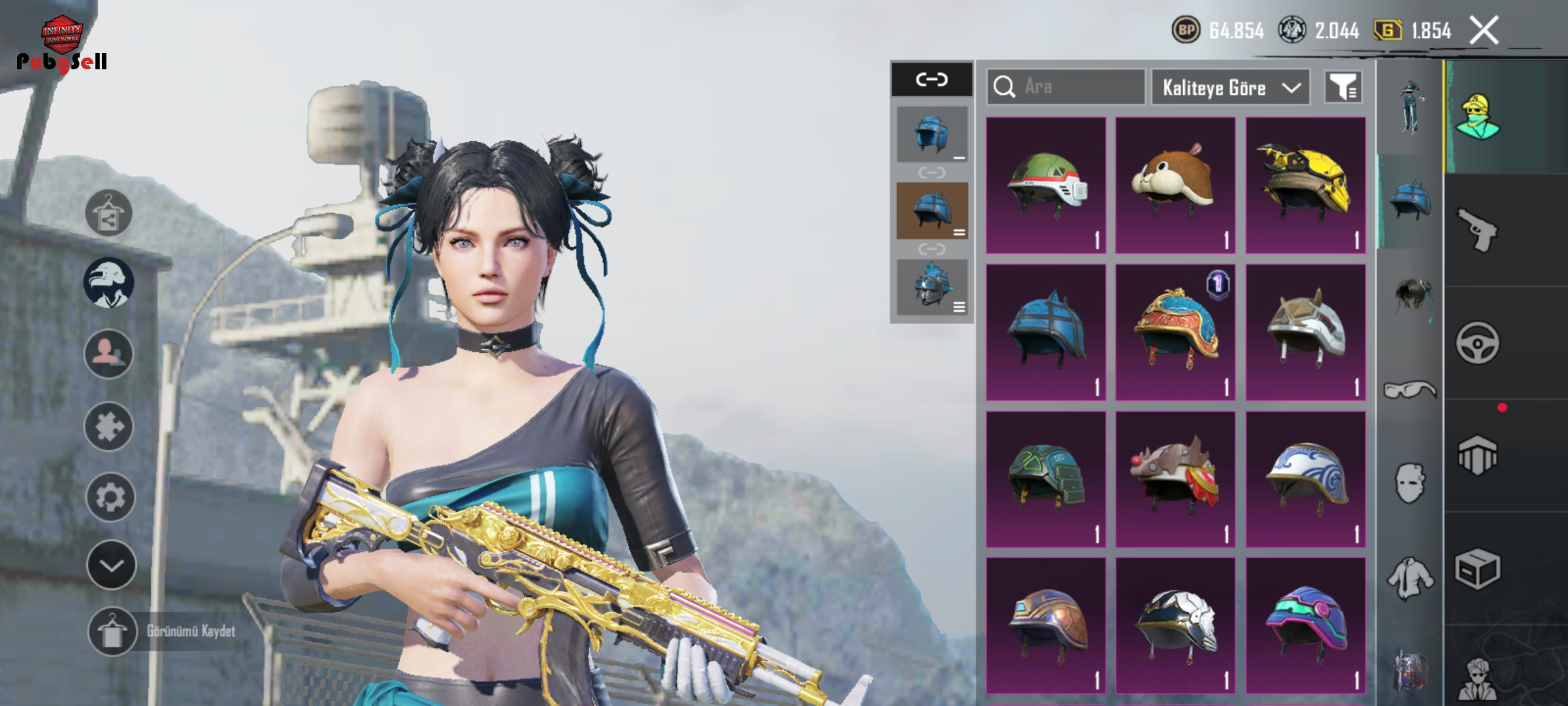This screenshot has height=706, width=1568.
Task: Choose the yellow beetle helmet skin
Action: tap(1305, 185)
